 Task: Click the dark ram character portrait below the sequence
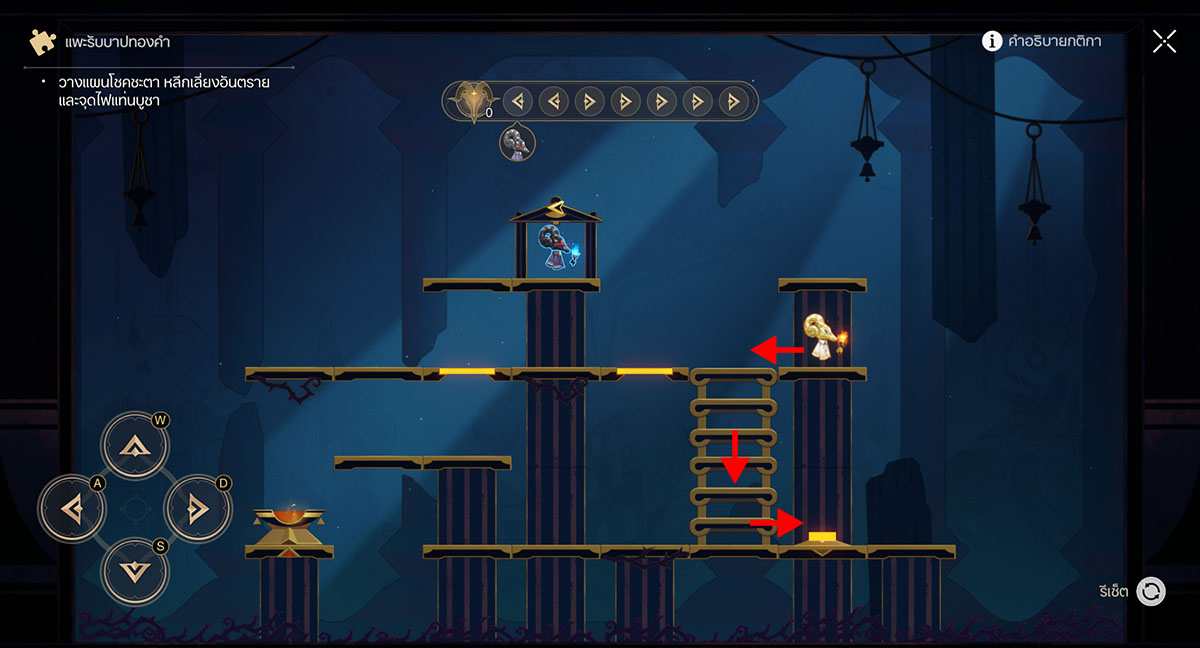(x=517, y=143)
